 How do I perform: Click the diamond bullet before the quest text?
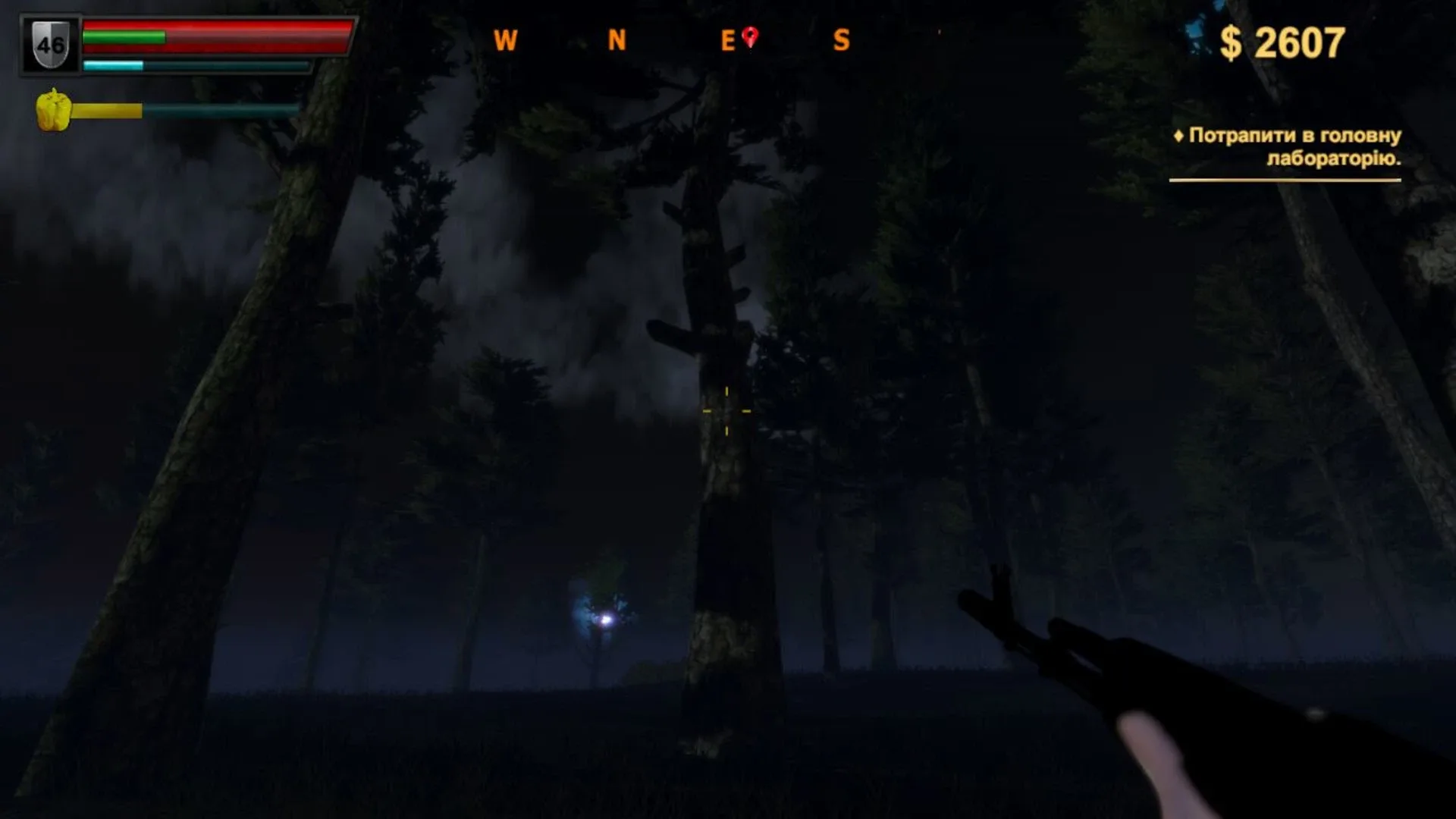pos(1180,136)
